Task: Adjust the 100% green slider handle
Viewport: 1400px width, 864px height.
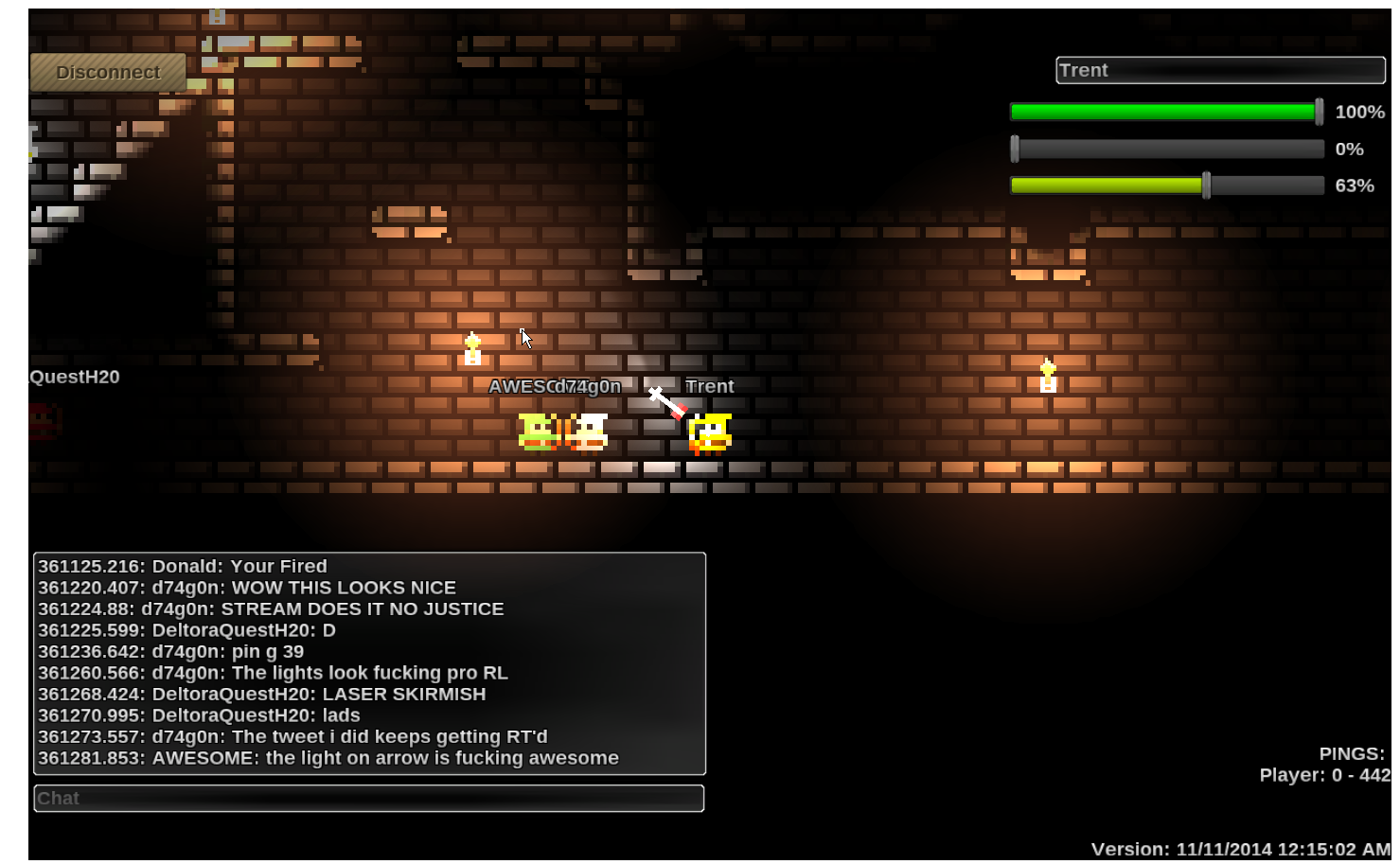Action: (x=1319, y=112)
